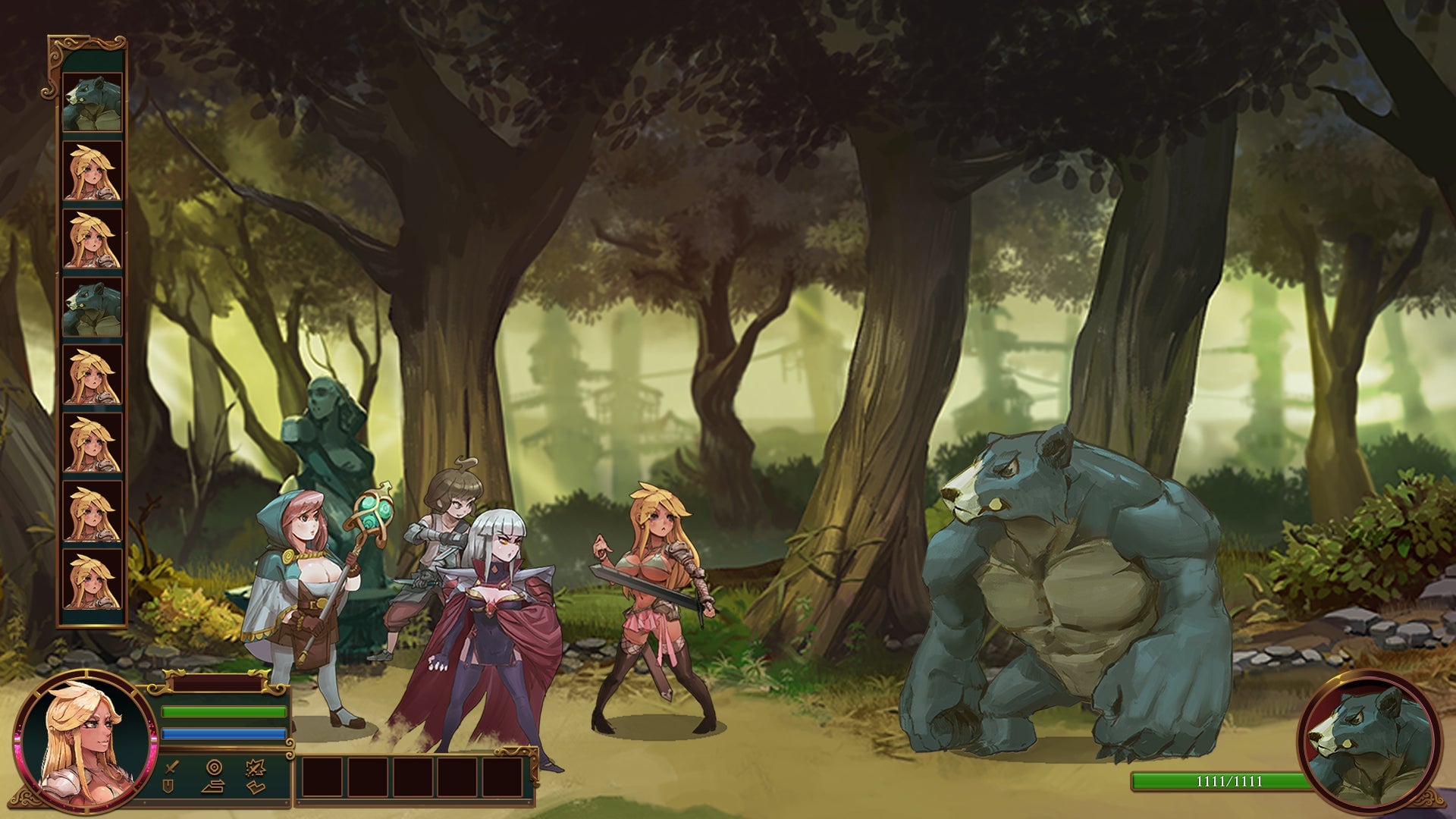This screenshot has height=819, width=1456.
Task: Click the bear portrait atop the turn order
Action: point(91,99)
